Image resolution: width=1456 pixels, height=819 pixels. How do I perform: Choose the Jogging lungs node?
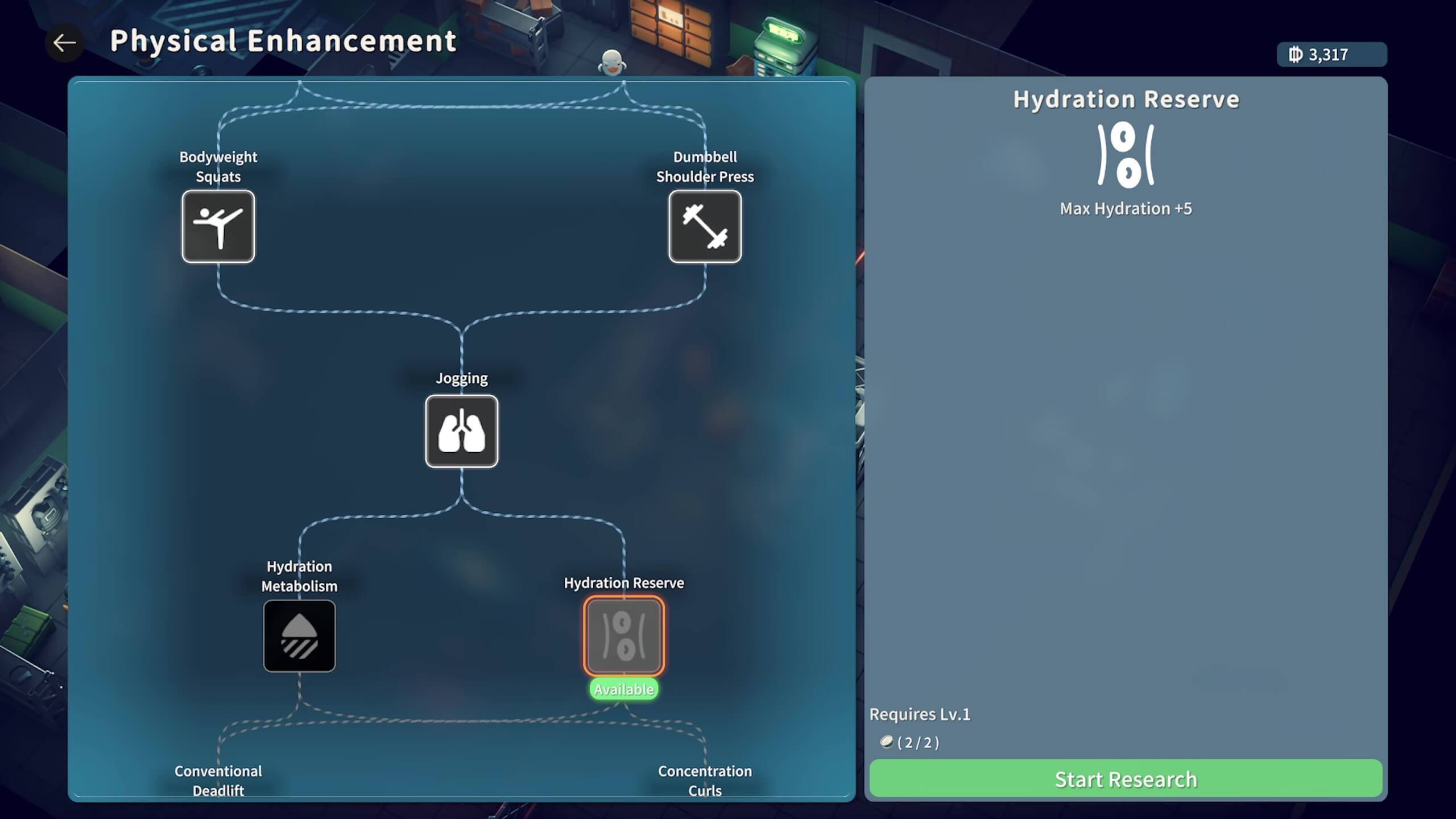point(461,431)
